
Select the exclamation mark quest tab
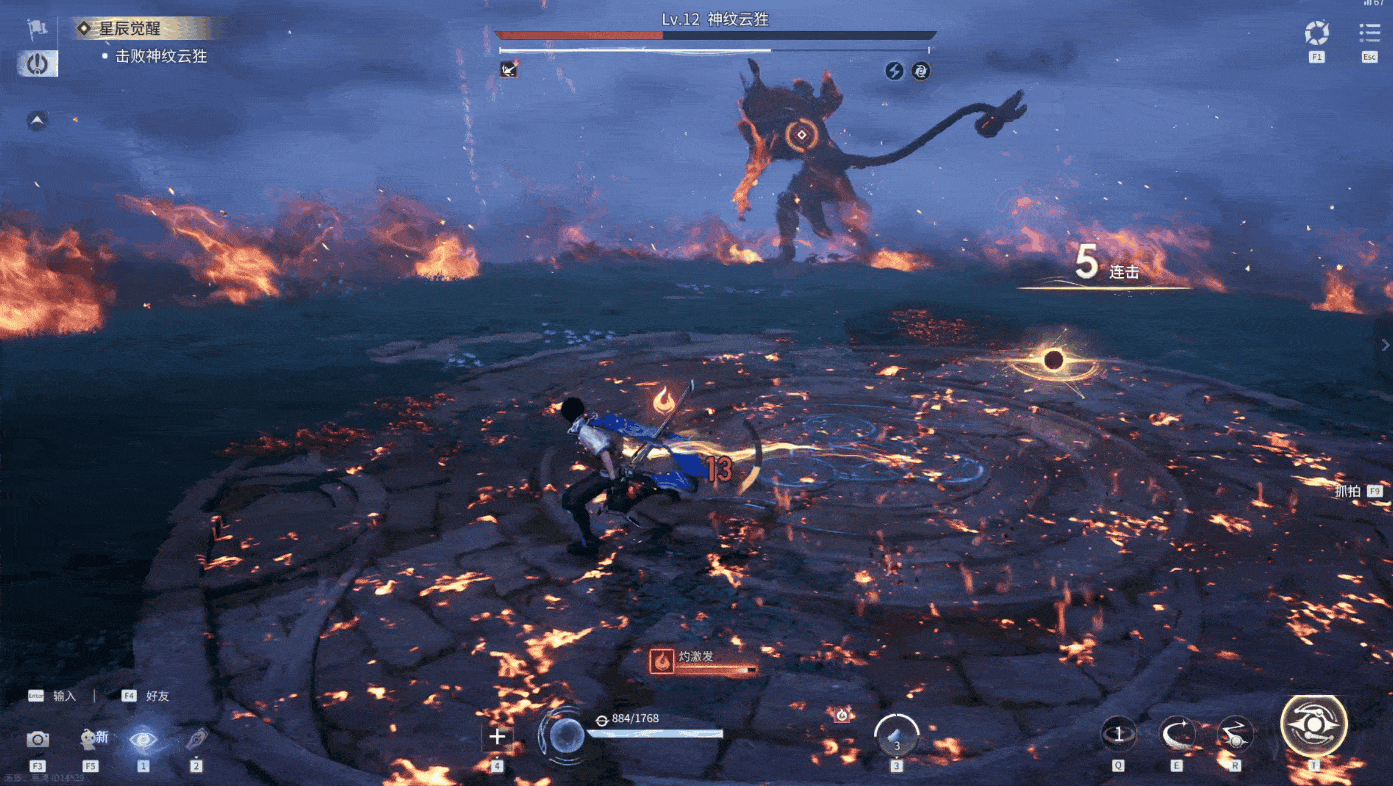tap(38, 64)
